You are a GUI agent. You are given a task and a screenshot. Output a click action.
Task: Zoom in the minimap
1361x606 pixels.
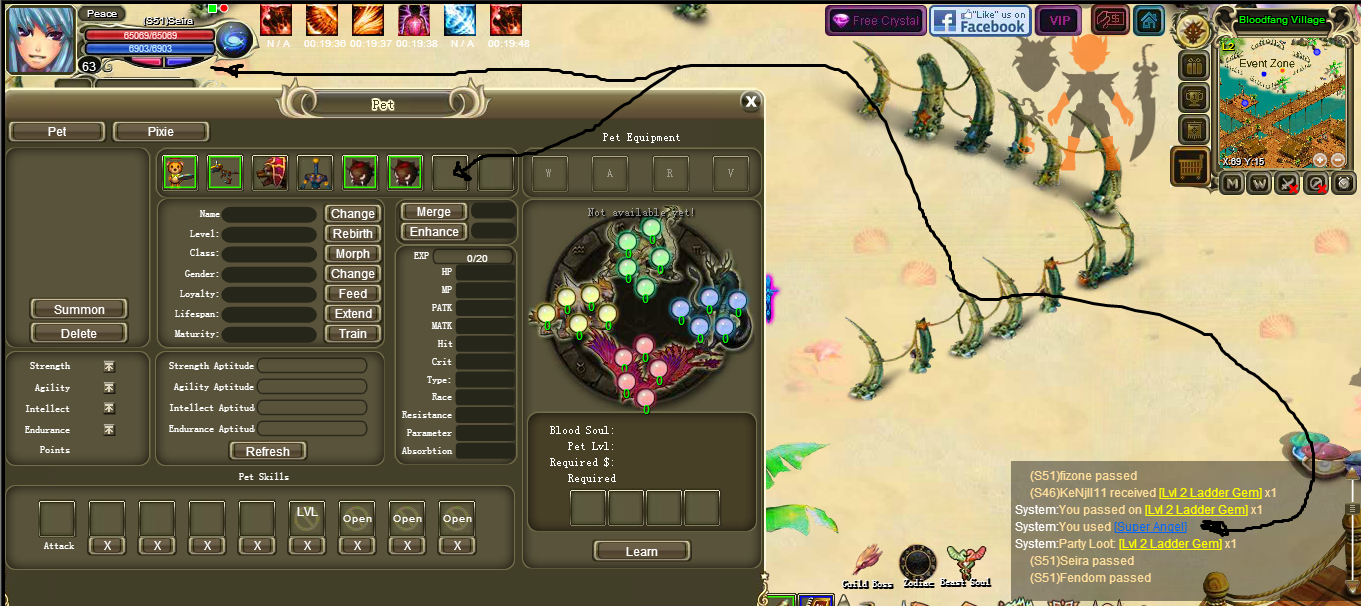pos(1320,160)
